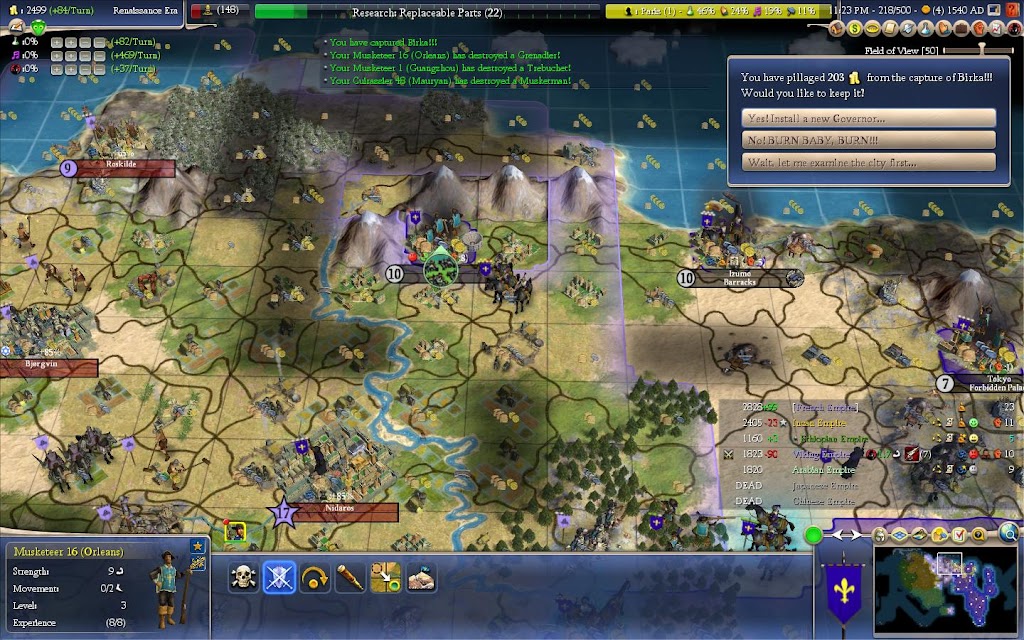Adjust the Field of View slider

[x=980, y=49]
